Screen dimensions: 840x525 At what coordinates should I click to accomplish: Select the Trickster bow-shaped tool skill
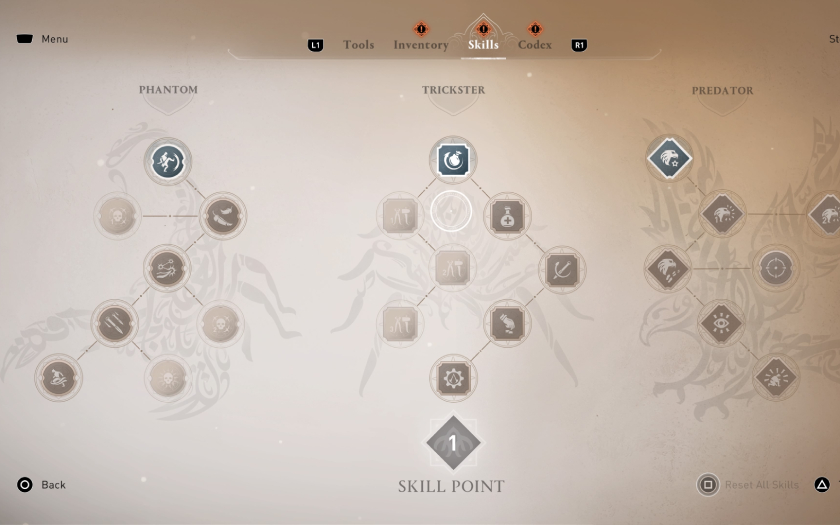click(x=562, y=269)
